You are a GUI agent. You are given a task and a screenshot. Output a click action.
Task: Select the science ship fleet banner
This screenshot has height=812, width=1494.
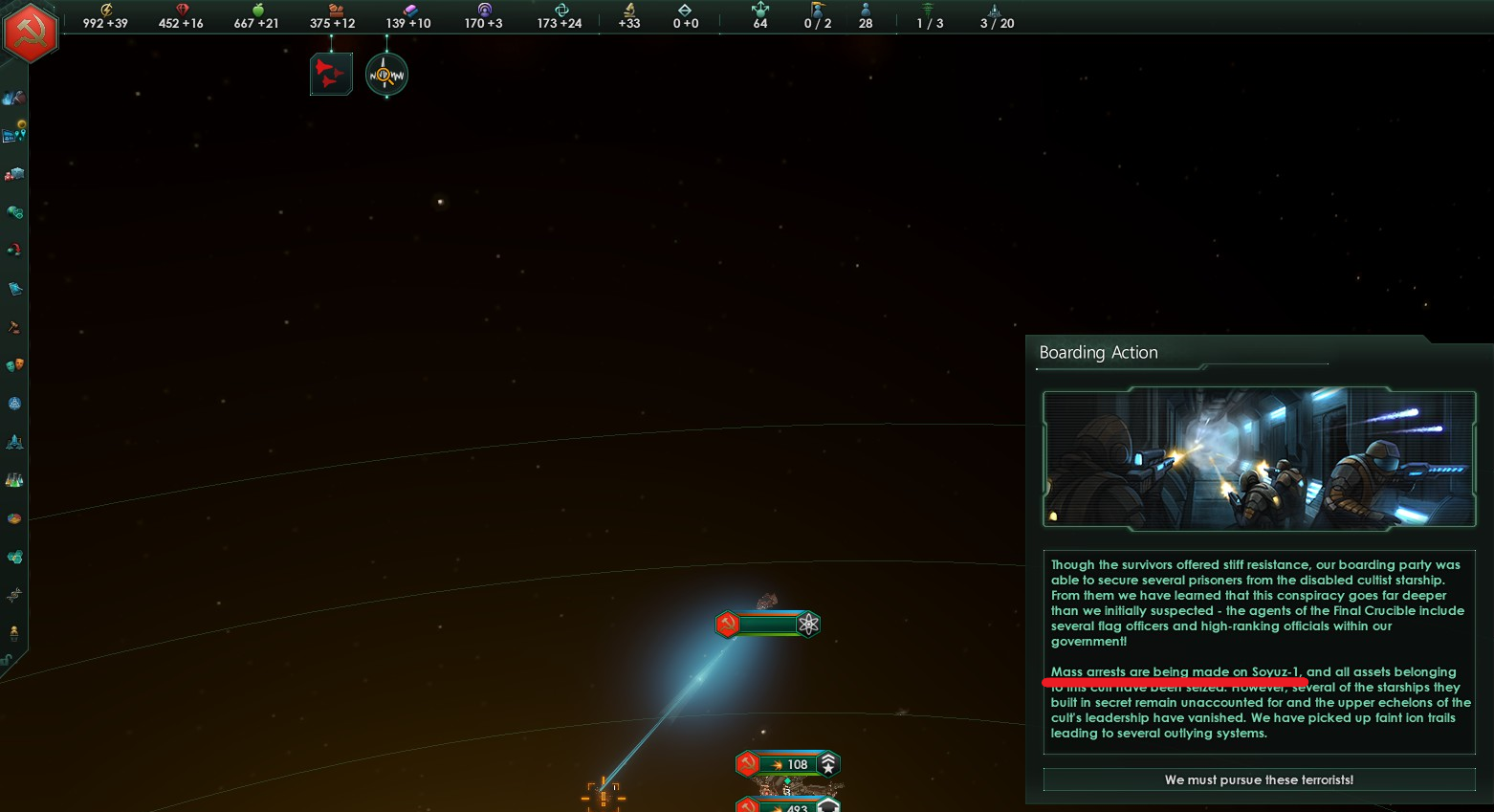pos(768,625)
